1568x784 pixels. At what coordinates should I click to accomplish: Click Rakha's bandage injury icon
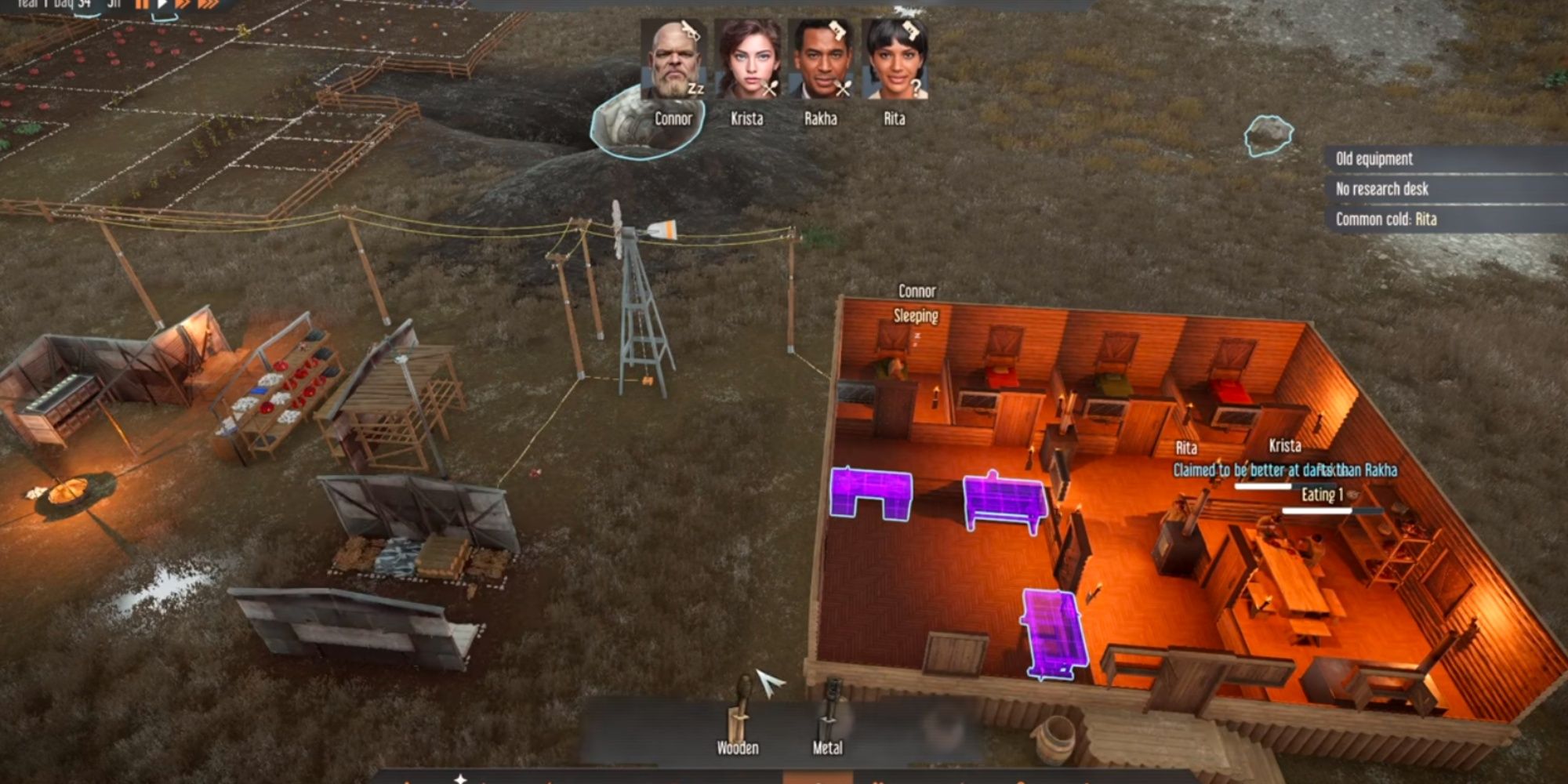coord(837,30)
